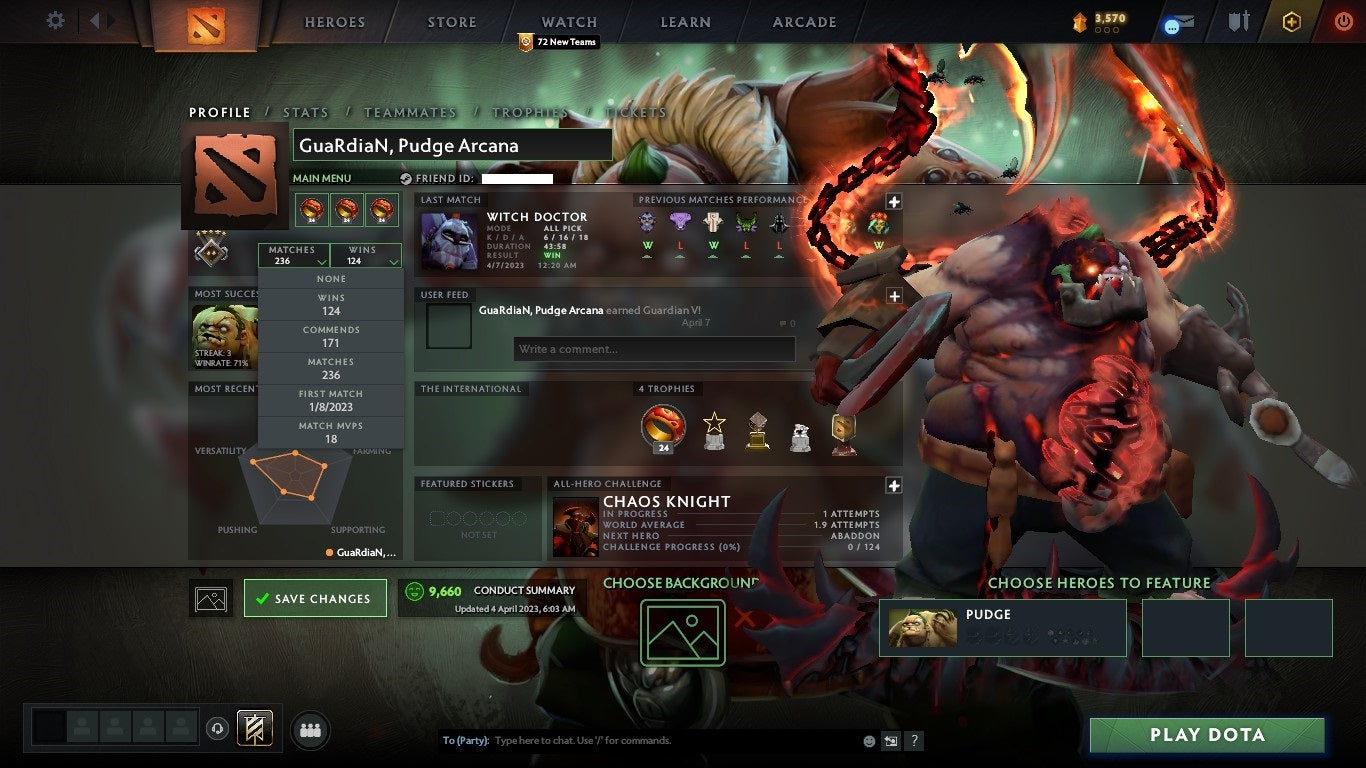Viewport: 1366px width, 768px height.
Task: Open the HEROES menu in the top bar
Action: pyautogui.click(x=333, y=21)
